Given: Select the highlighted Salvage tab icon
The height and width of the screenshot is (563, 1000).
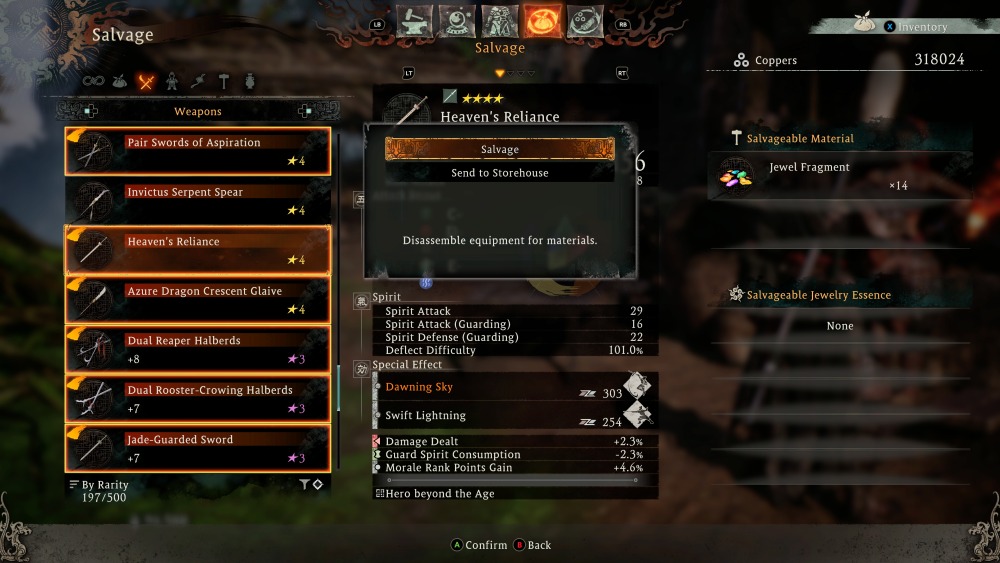Looking at the screenshot, I should tap(542, 20).
